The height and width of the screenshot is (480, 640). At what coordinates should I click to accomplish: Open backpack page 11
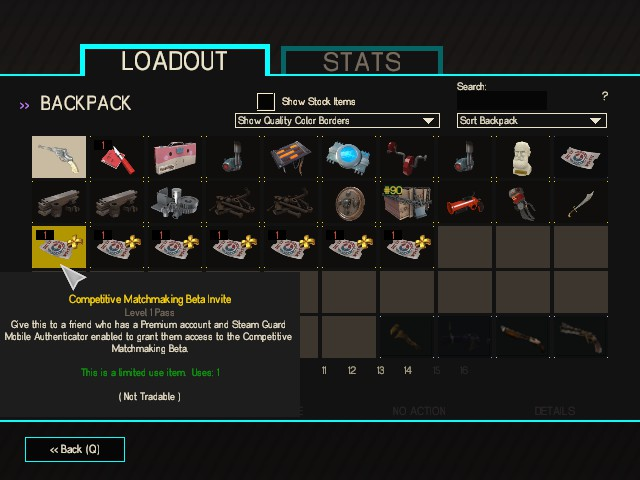(324, 371)
